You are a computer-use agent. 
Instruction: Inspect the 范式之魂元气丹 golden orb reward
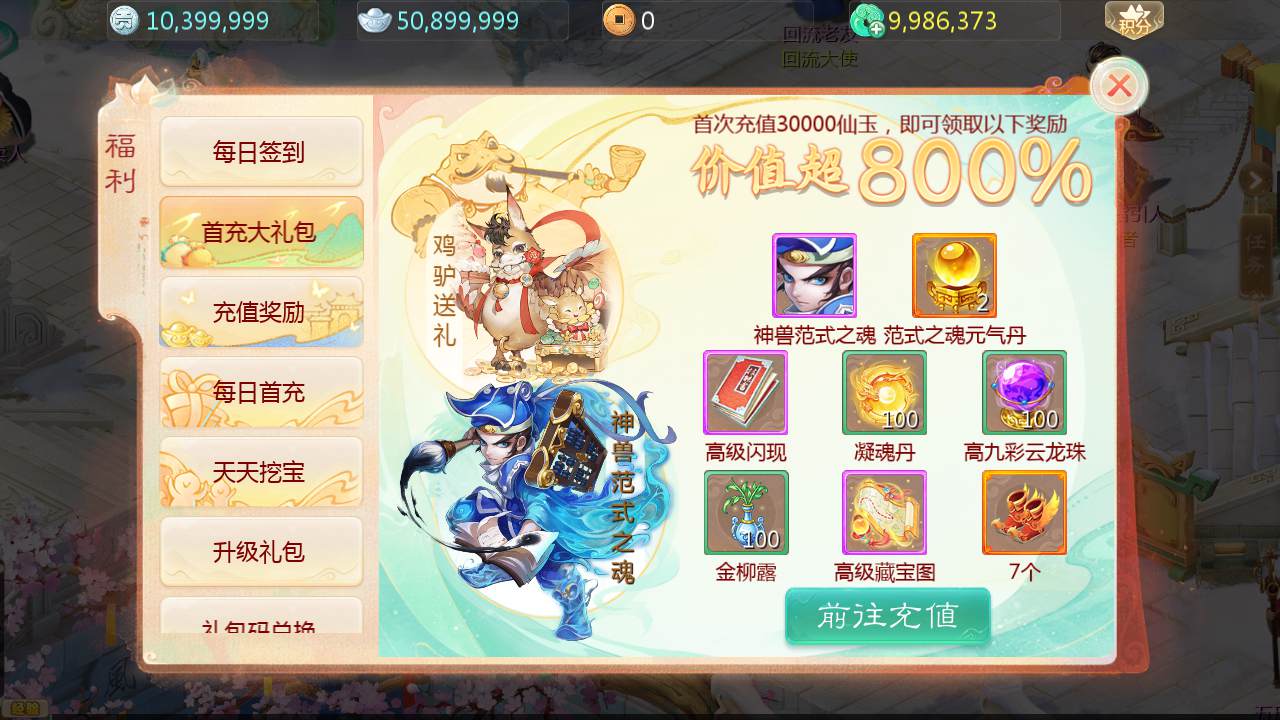pos(954,275)
